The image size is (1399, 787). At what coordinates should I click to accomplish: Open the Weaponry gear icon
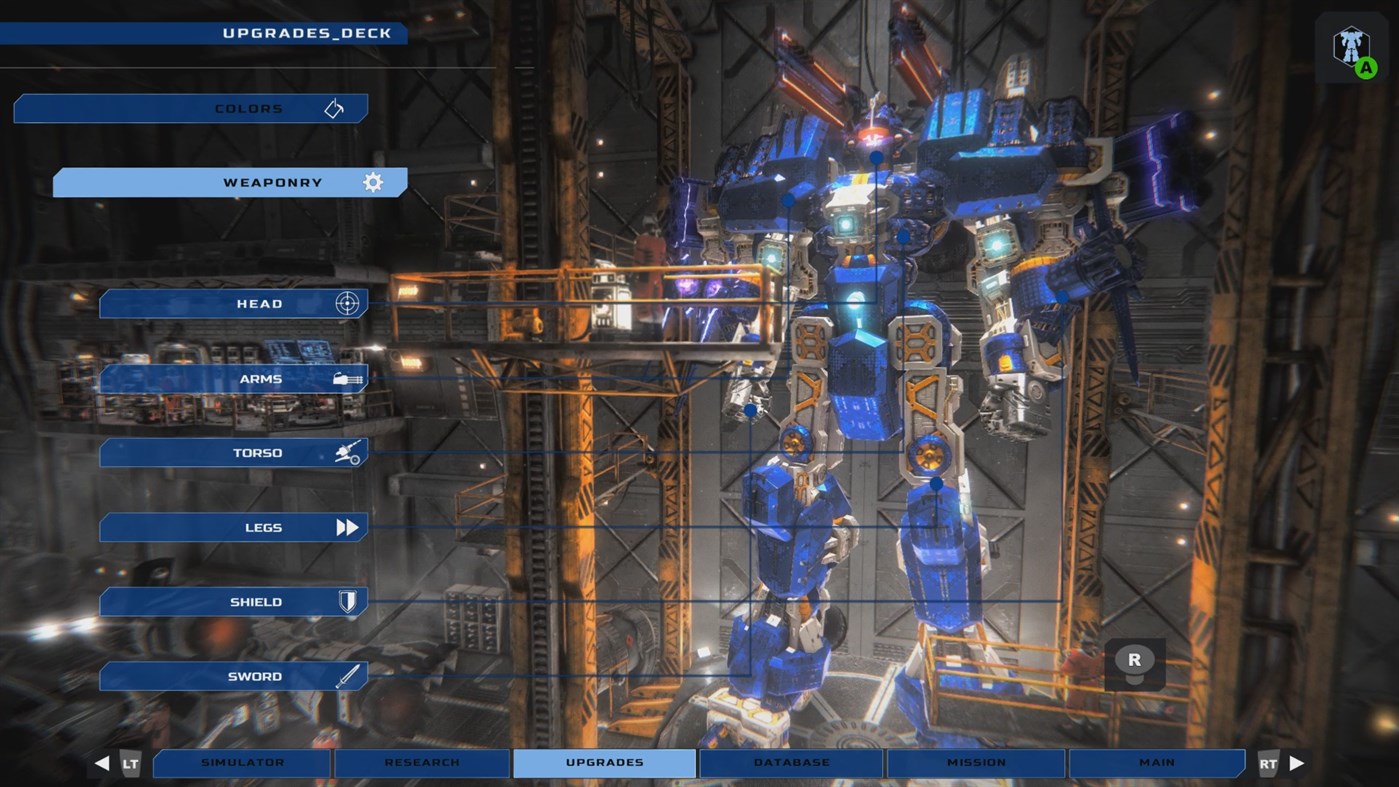point(372,182)
